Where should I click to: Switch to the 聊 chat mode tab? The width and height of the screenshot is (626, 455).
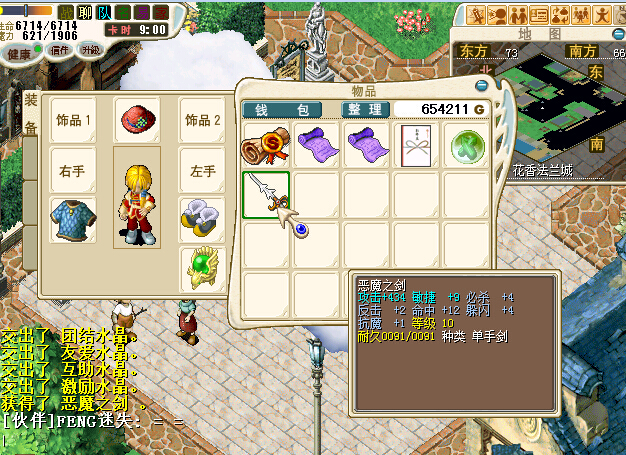(x=84, y=12)
